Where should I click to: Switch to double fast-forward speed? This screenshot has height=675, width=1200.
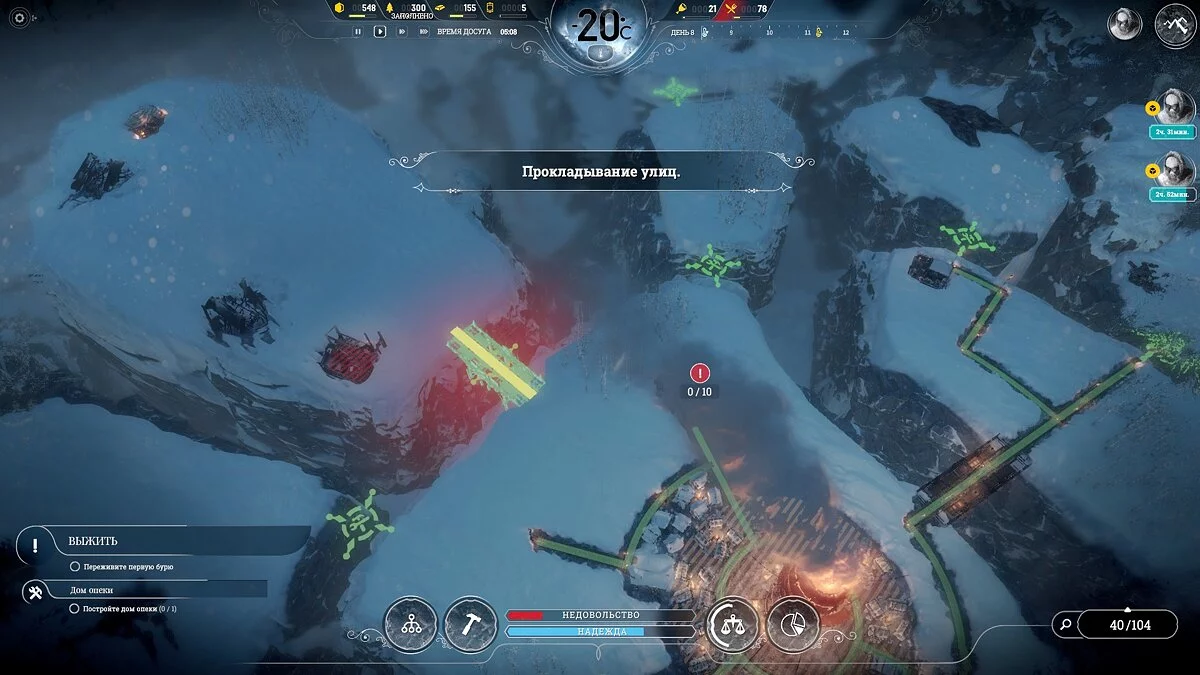coord(402,31)
